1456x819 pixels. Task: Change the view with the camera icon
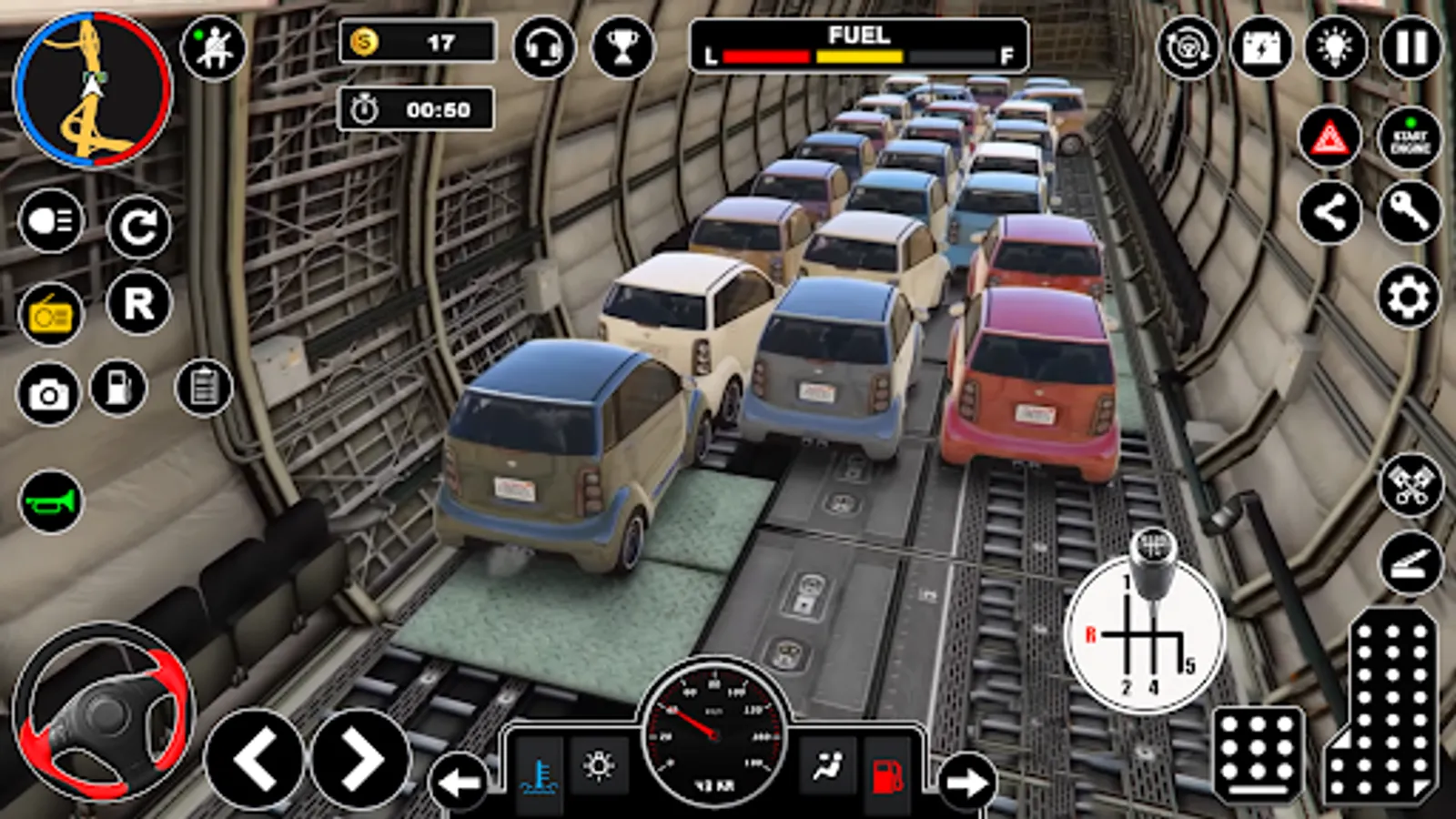pos(49,394)
